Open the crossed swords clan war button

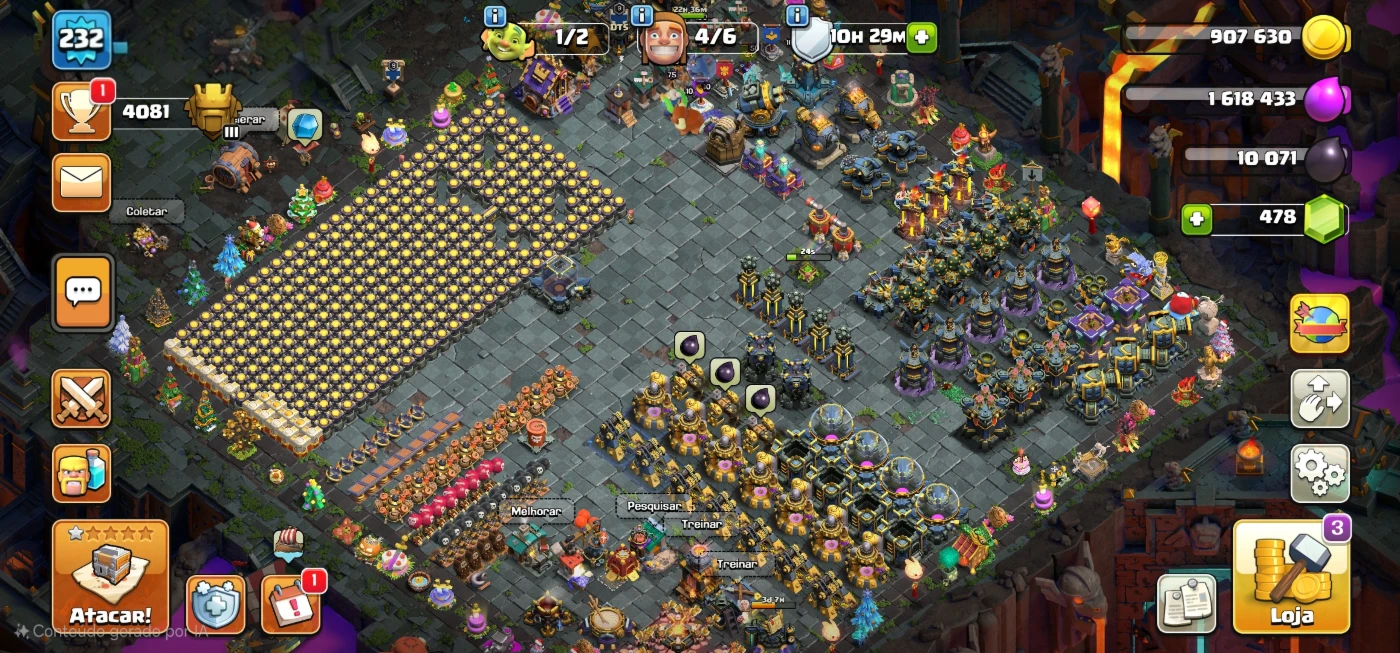(x=81, y=398)
